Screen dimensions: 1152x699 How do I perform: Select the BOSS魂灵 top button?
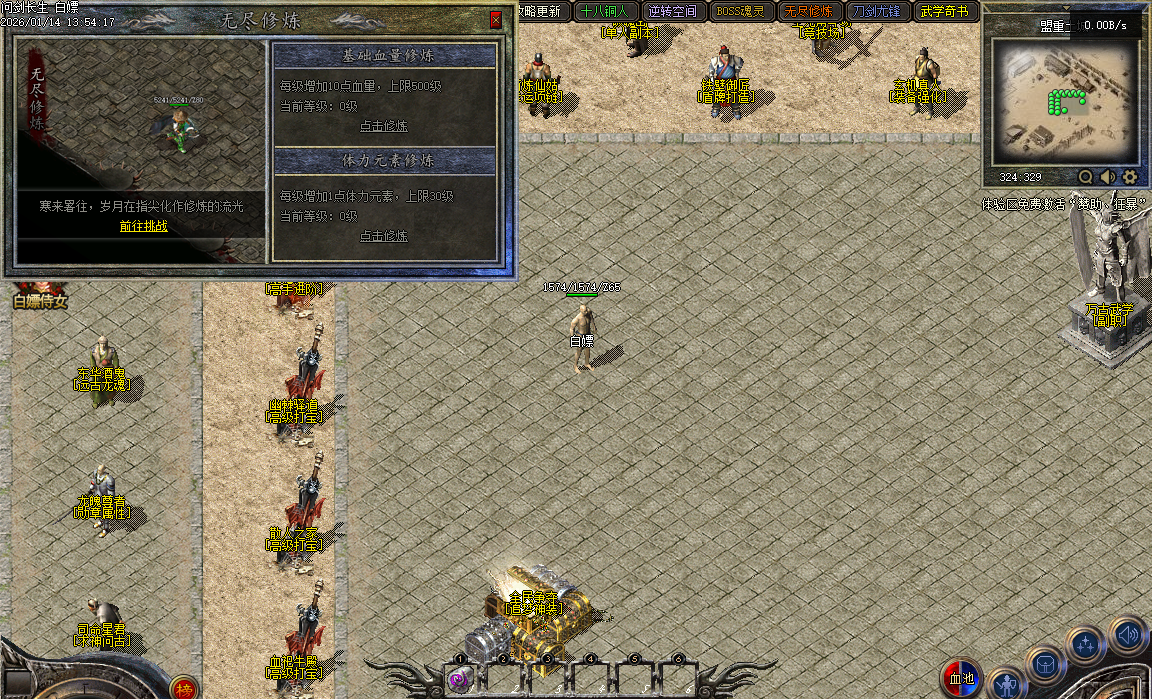[x=740, y=12]
